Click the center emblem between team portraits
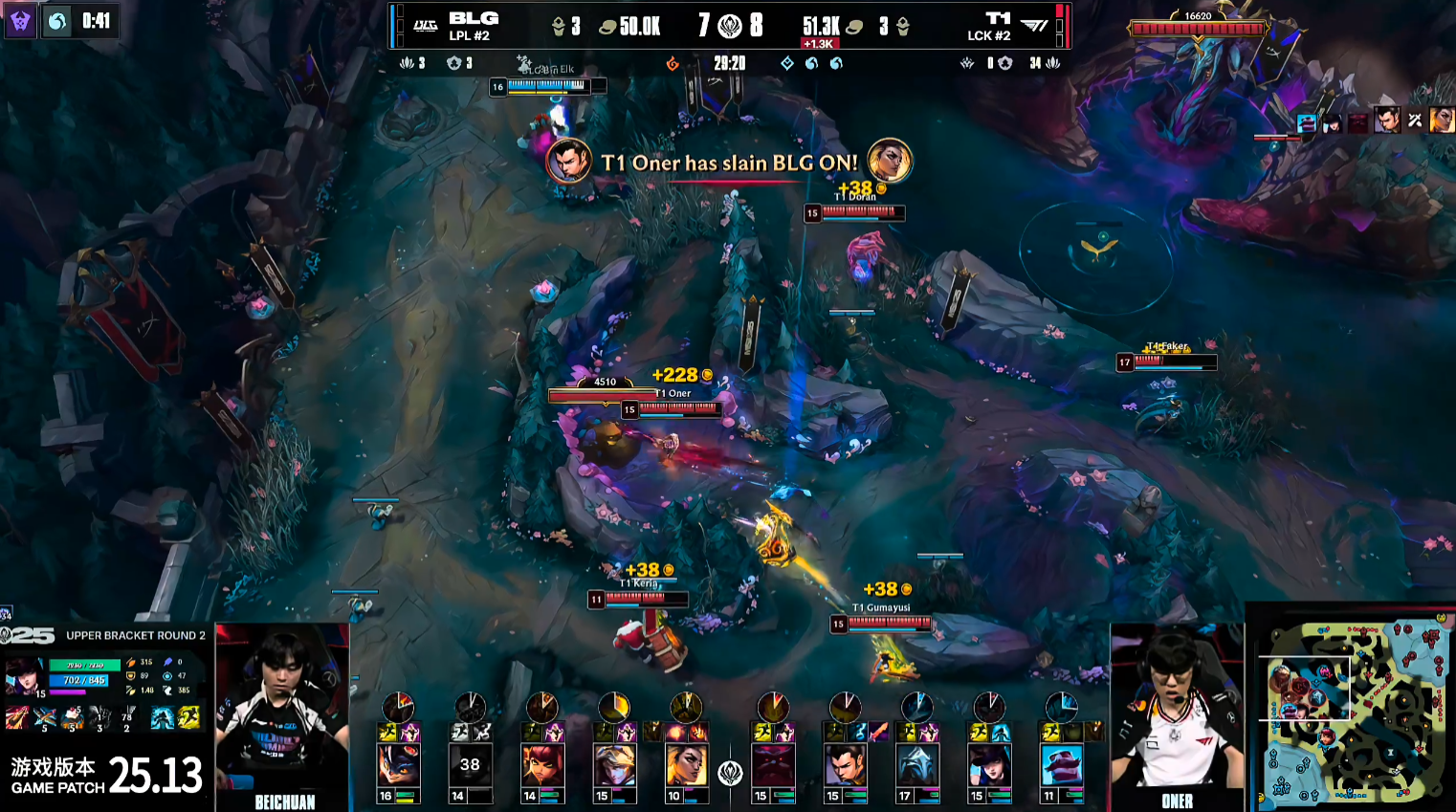Image resolution: width=1456 pixels, height=812 pixels. click(730, 772)
